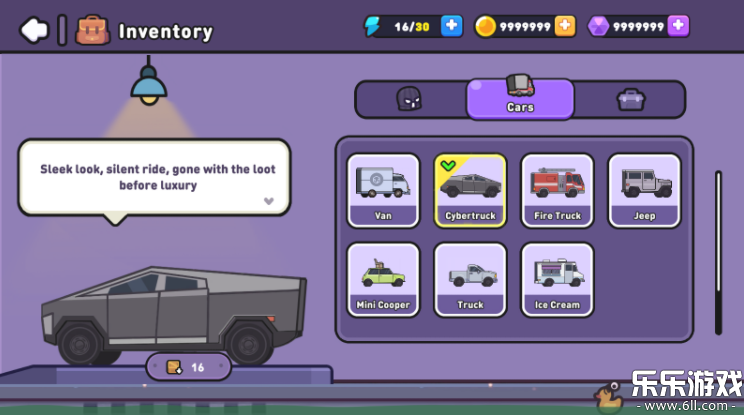Select the Van car tile
This screenshot has height=415, width=744.
383,190
